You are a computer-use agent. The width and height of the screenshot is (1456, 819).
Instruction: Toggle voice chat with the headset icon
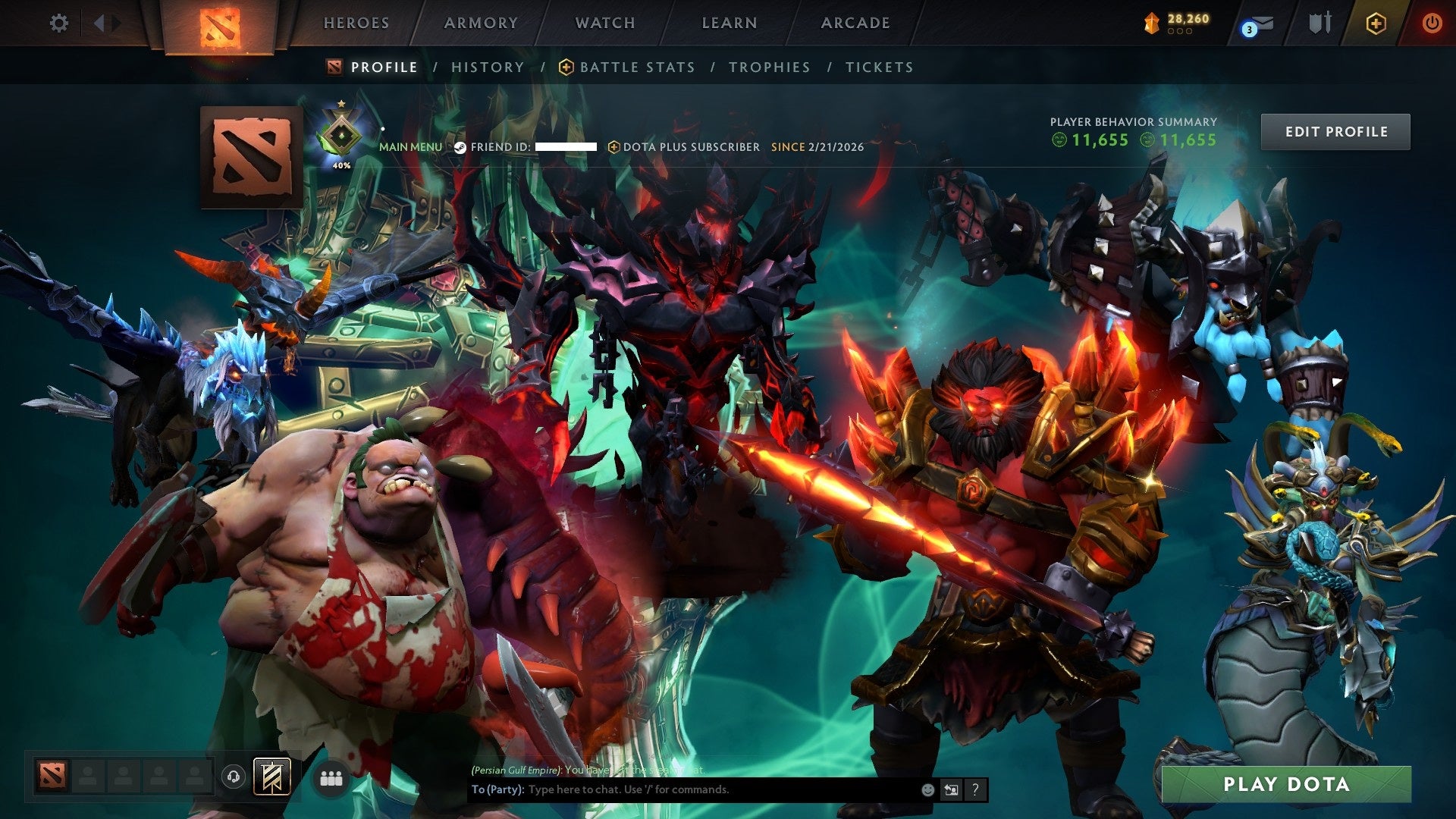(x=235, y=778)
